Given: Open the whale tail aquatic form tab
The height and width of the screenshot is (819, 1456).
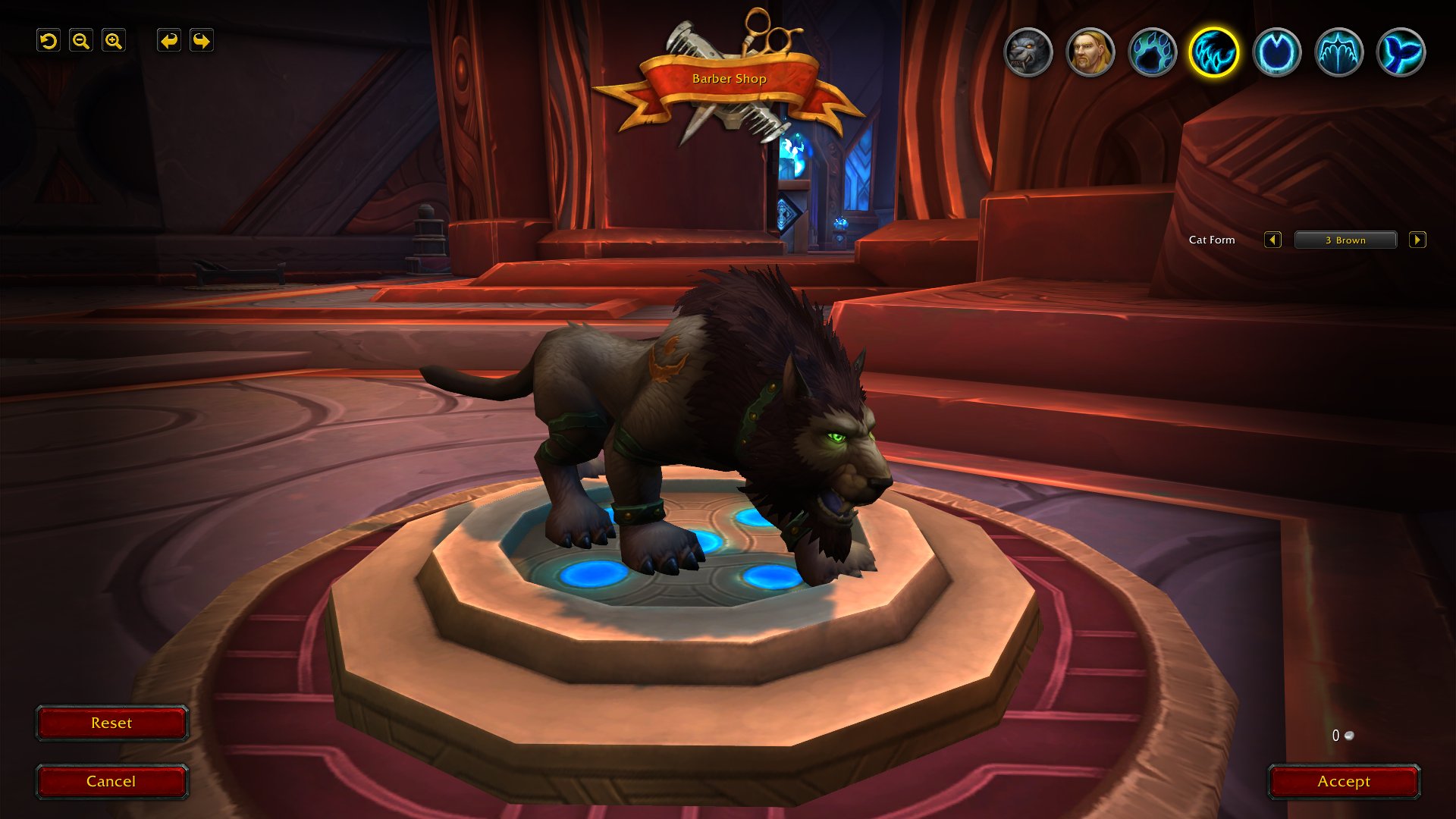Looking at the screenshot, I should [1401, 52].
